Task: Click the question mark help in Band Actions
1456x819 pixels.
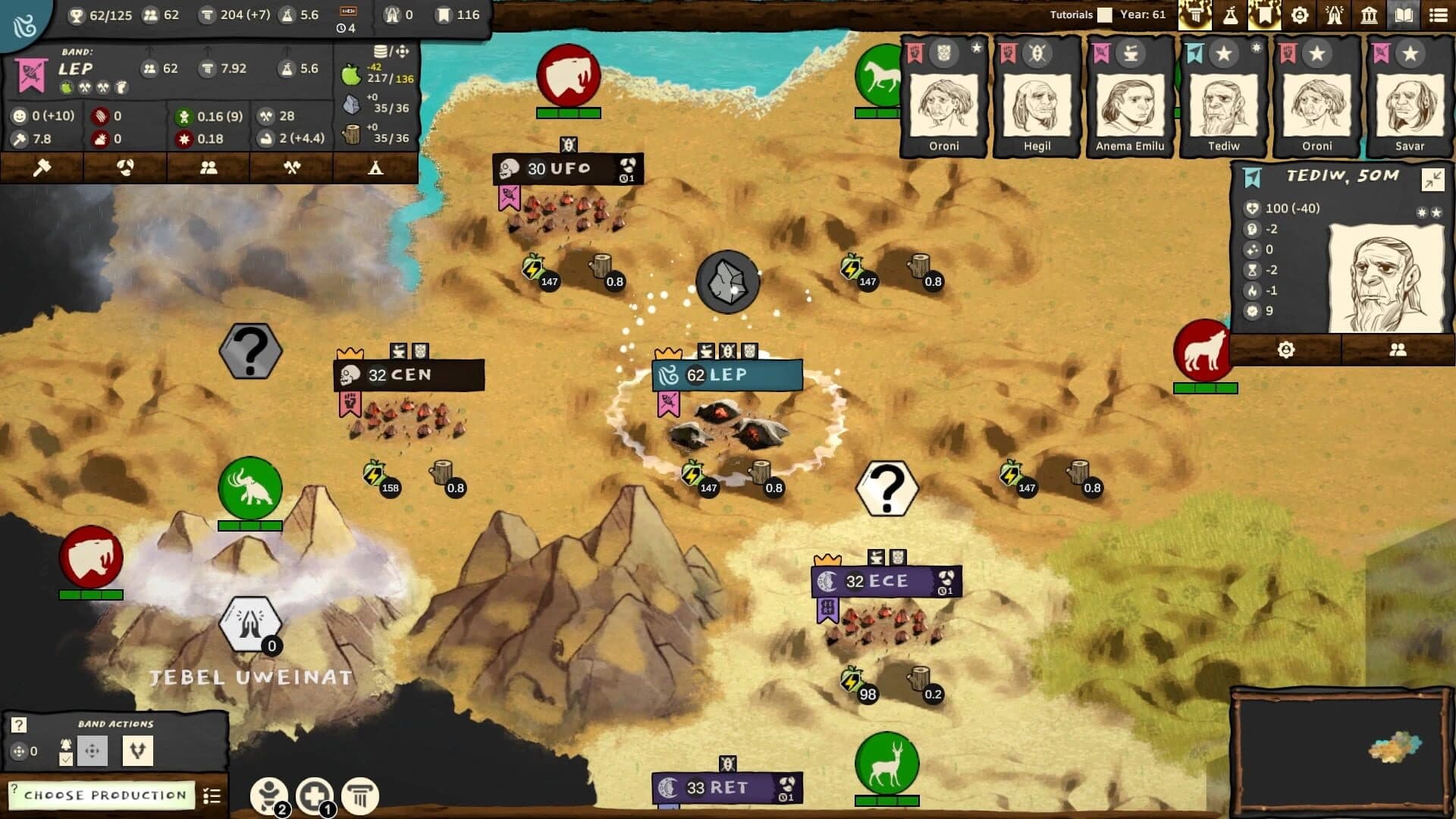Action: click(18, 725)
